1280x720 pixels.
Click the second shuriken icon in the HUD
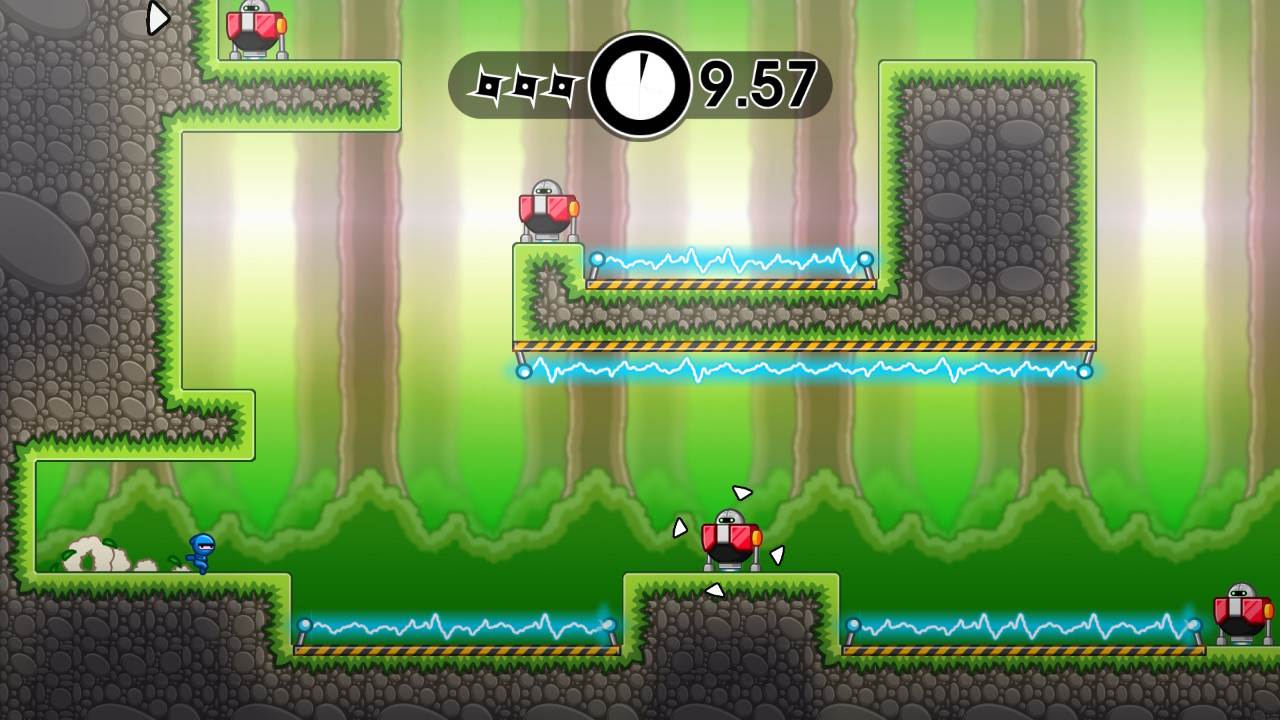(x=525, y=85)
